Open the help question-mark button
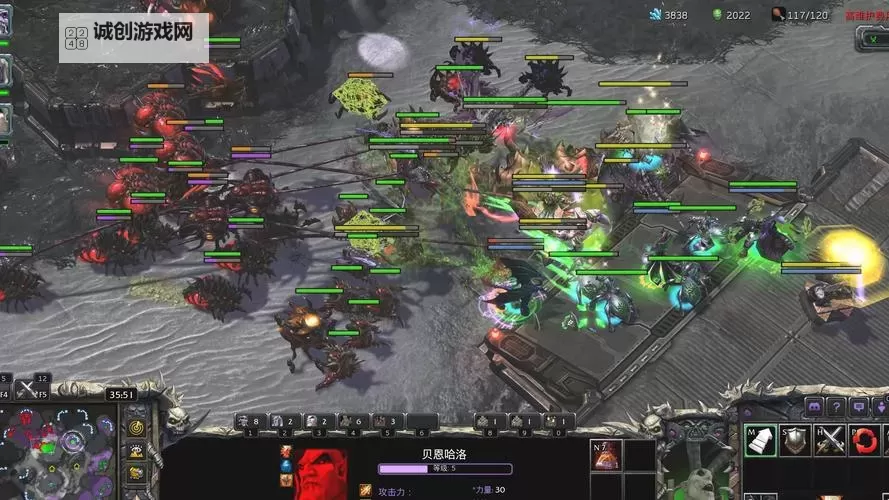Viewport: 889px width, 500px height. coord(836,407)
